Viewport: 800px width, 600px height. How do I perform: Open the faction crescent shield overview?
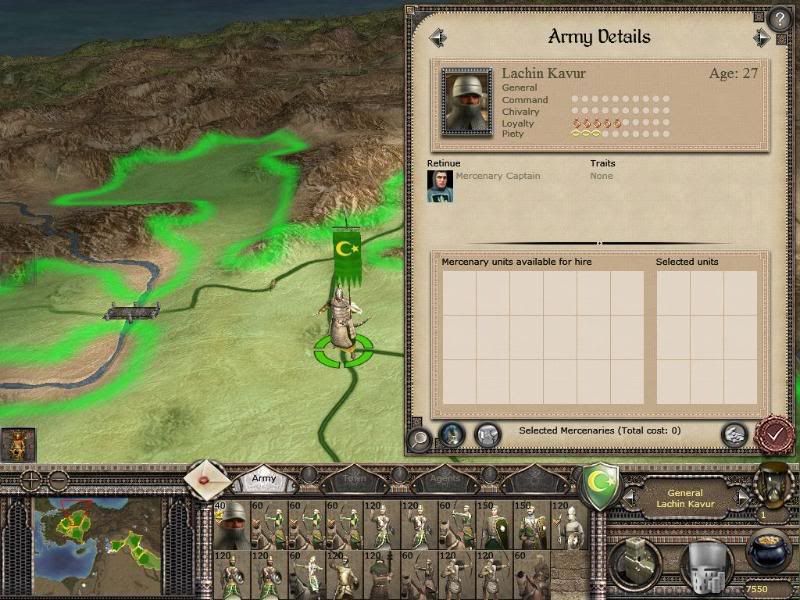point(599,484)
